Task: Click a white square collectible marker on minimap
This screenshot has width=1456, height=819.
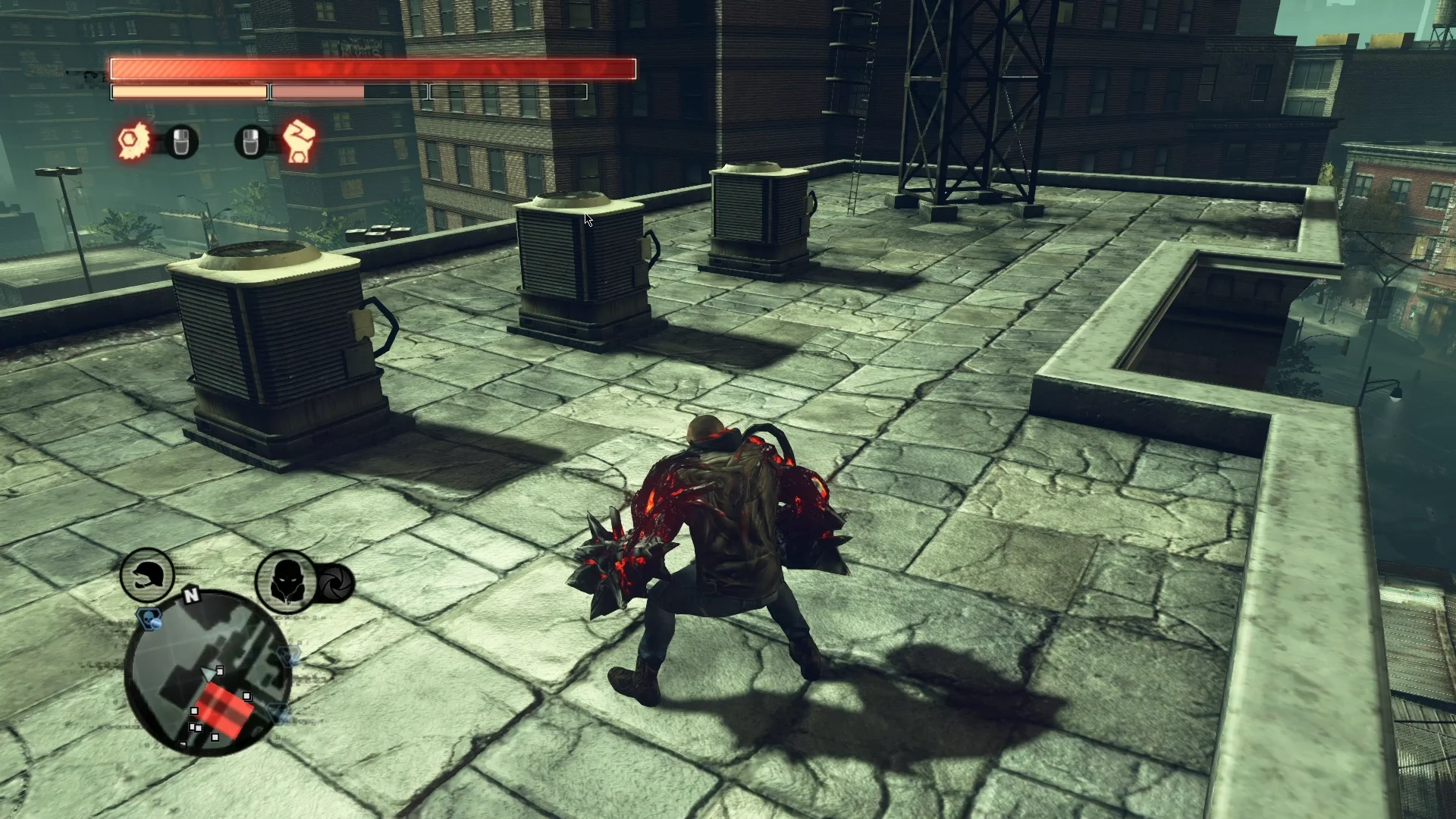Action: (x=247, y=694)
